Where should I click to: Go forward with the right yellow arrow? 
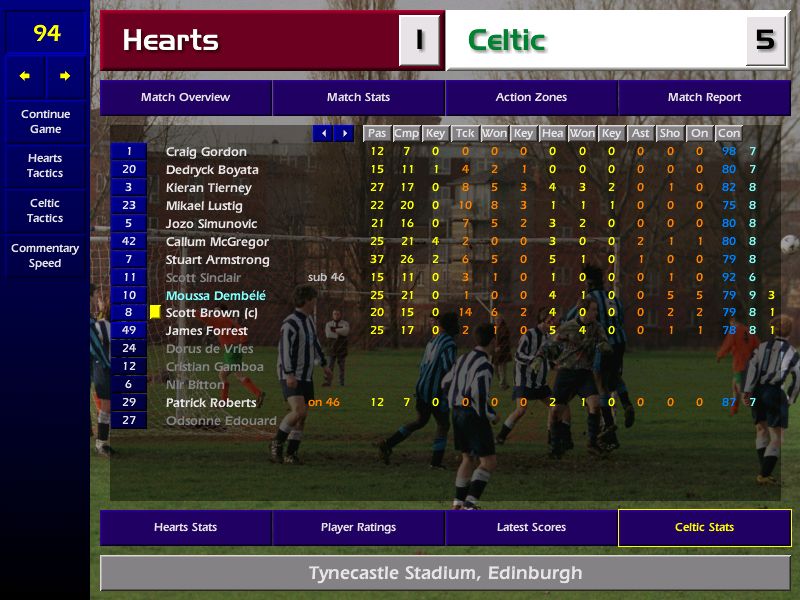click(65, 76)
